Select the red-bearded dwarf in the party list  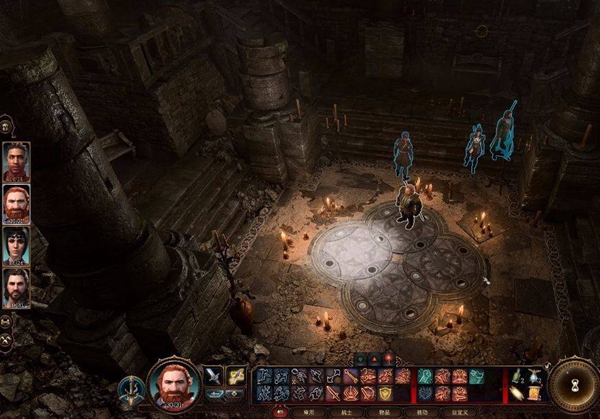(x=16, y=204)
